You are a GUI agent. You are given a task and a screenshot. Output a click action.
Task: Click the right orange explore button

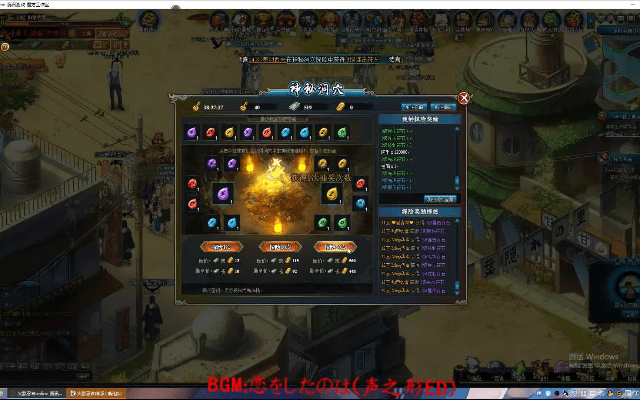[332, 246]
